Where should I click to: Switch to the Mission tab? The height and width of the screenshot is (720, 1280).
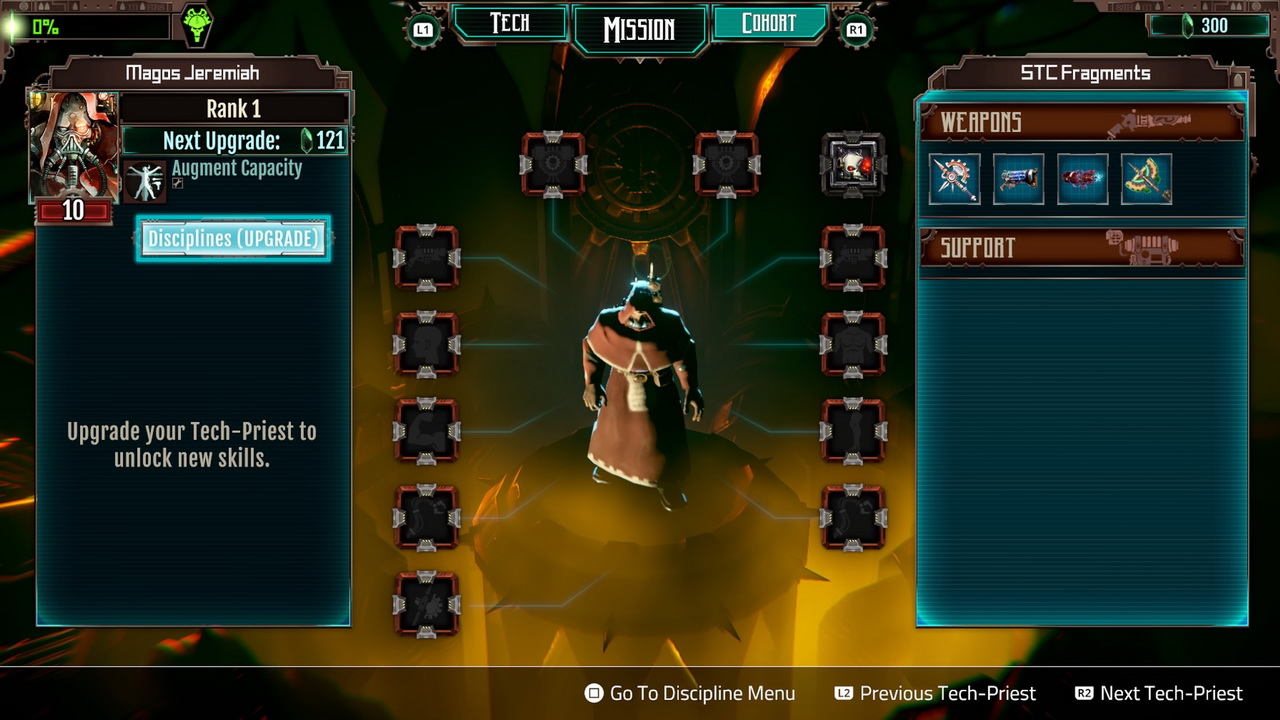(639, 29)
